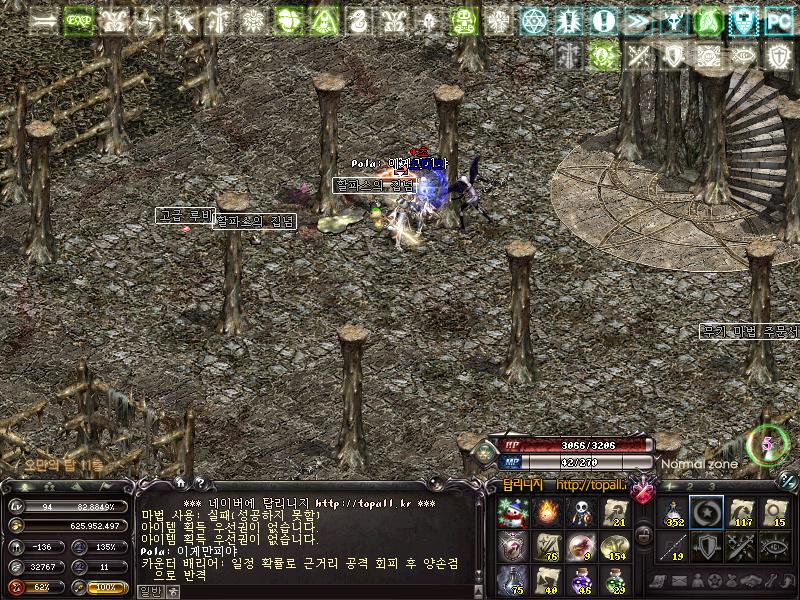This screenshot has width=800, height=600.
Task: Click the home button above chat
Action: 181,482
